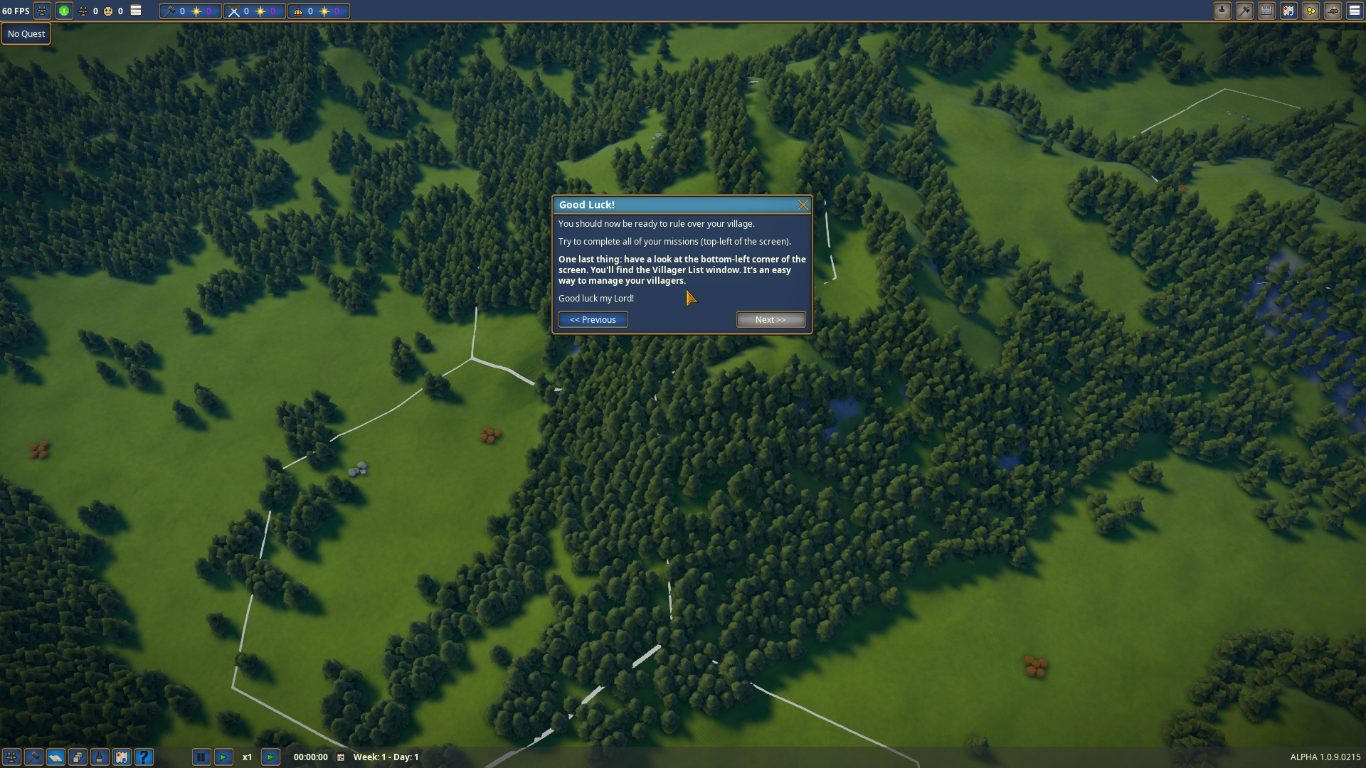Open the map icon in top-right toolbar
This screenshot has width=1366, height=768.
[1289, 11]
